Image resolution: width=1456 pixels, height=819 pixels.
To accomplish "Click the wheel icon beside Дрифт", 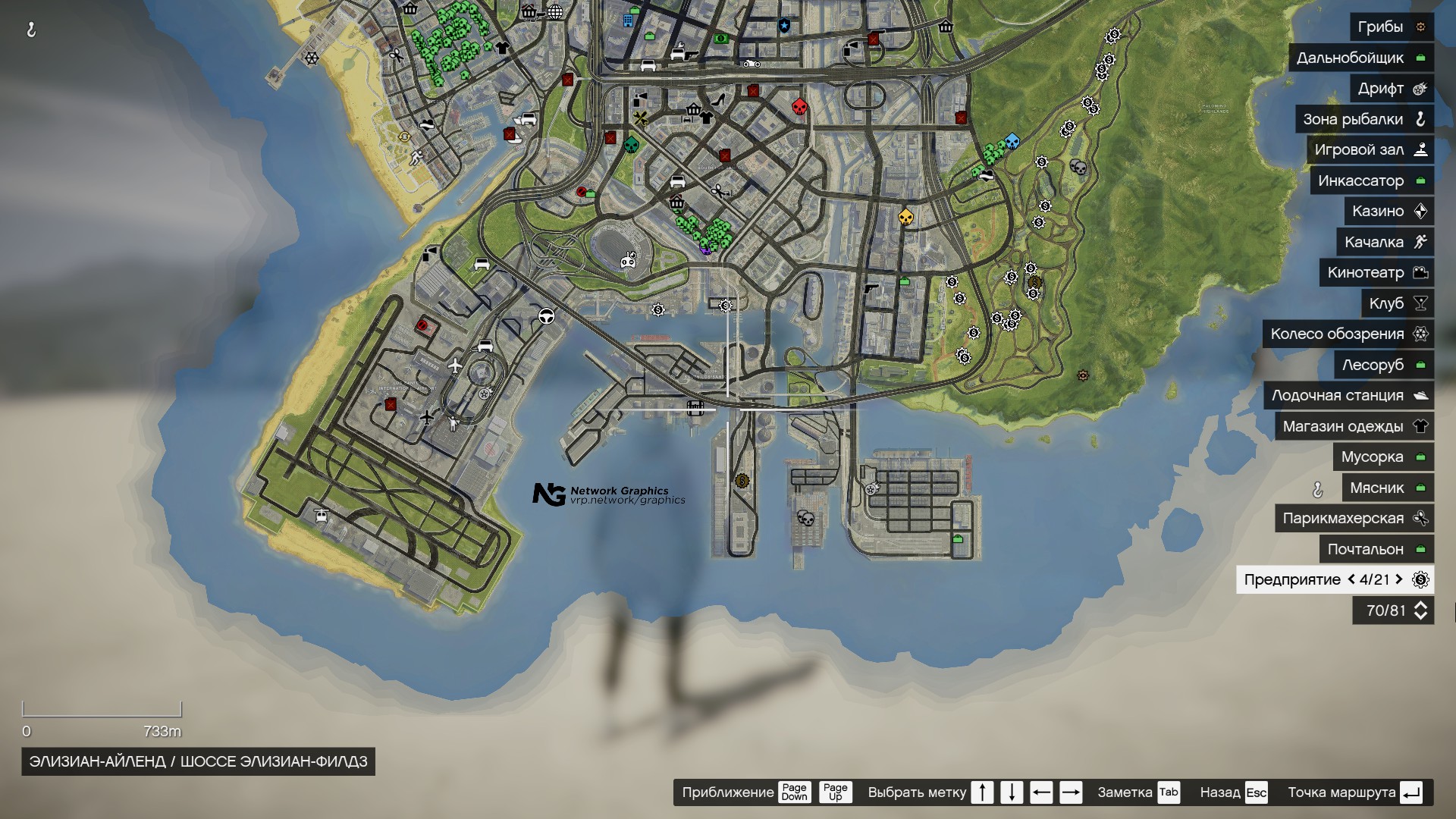I will click(x=1420, y=88).
